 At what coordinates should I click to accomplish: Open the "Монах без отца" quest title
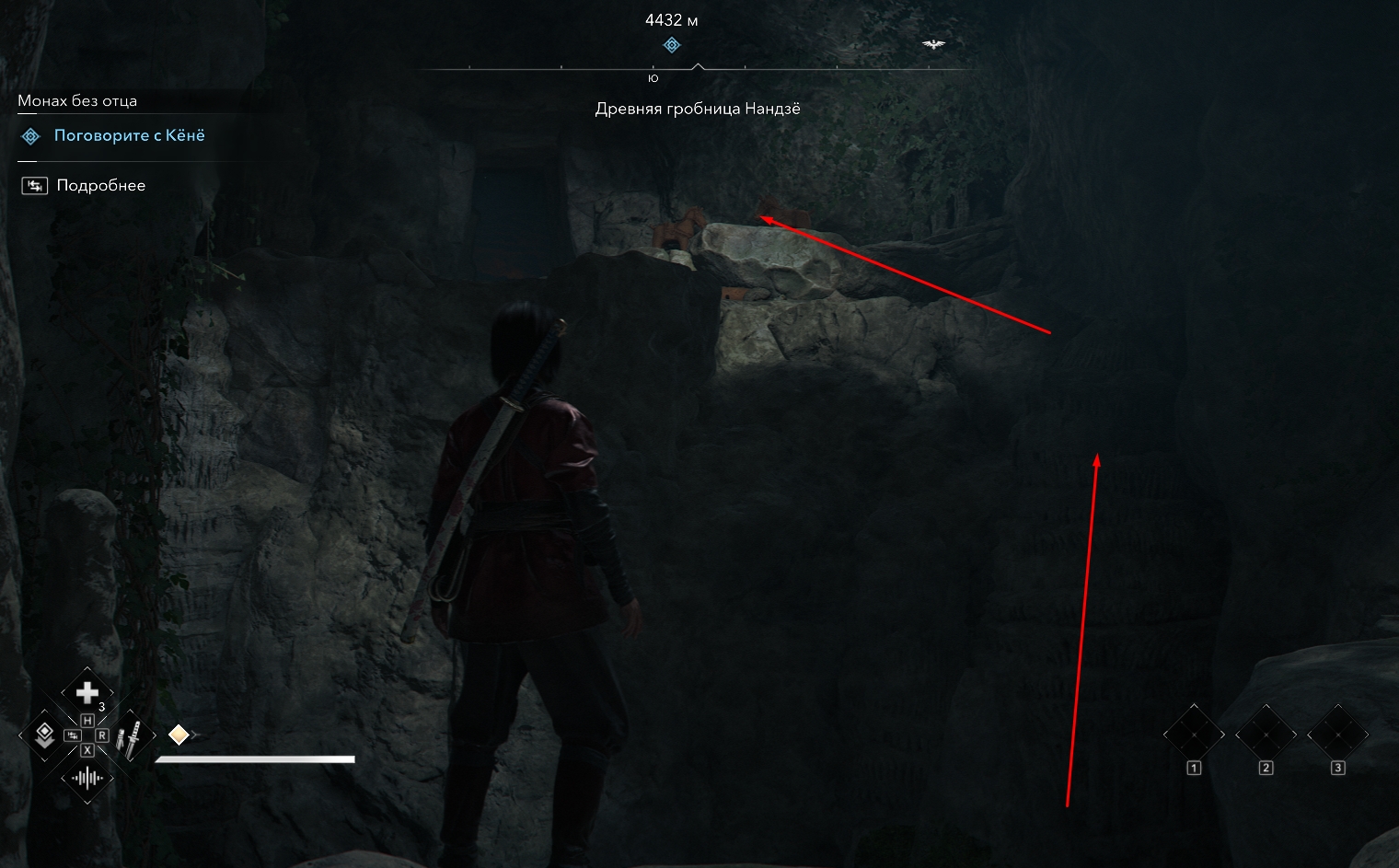[x=77, y=101]
